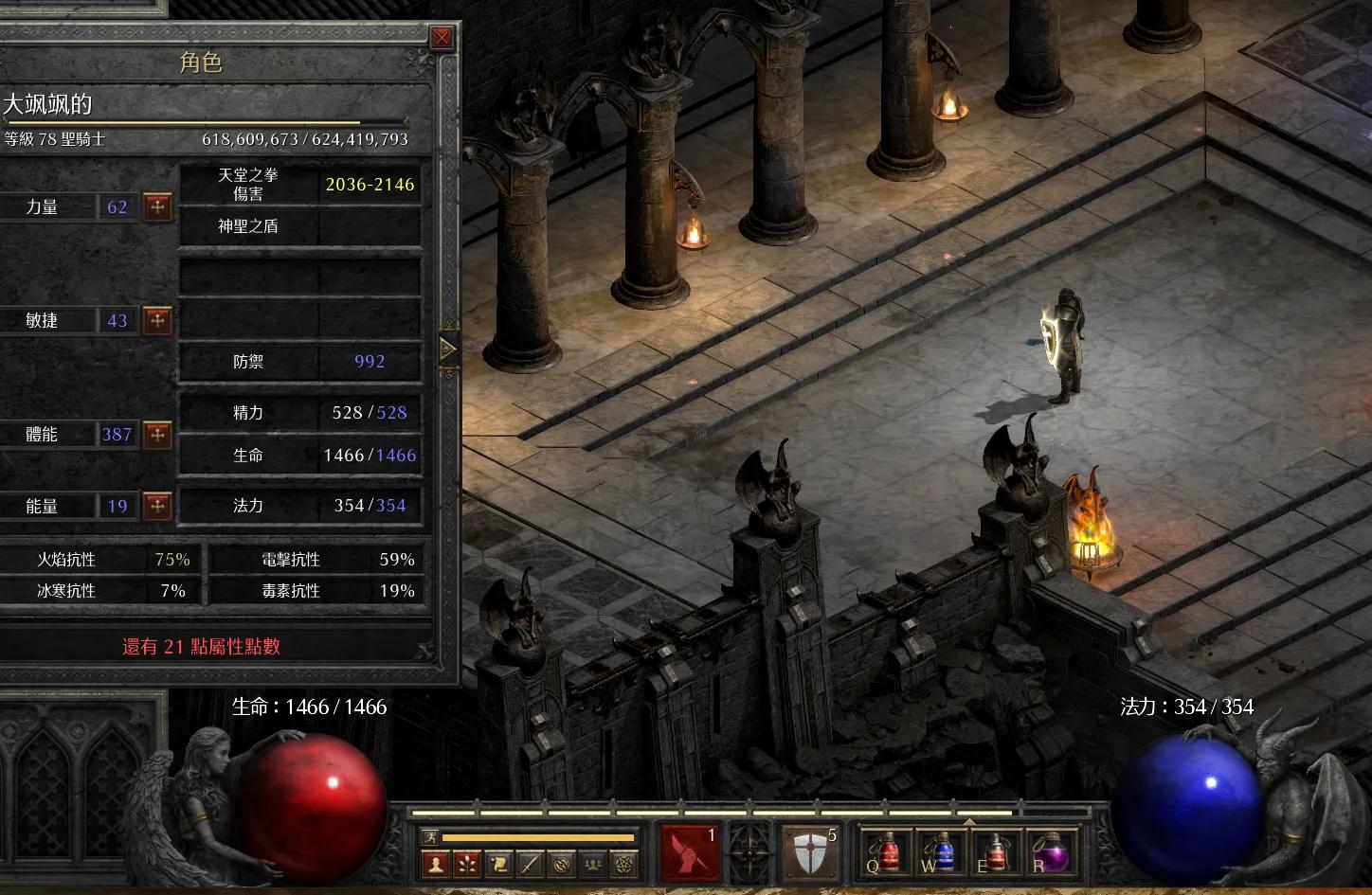Add a point to Strength

pos(157,206)
